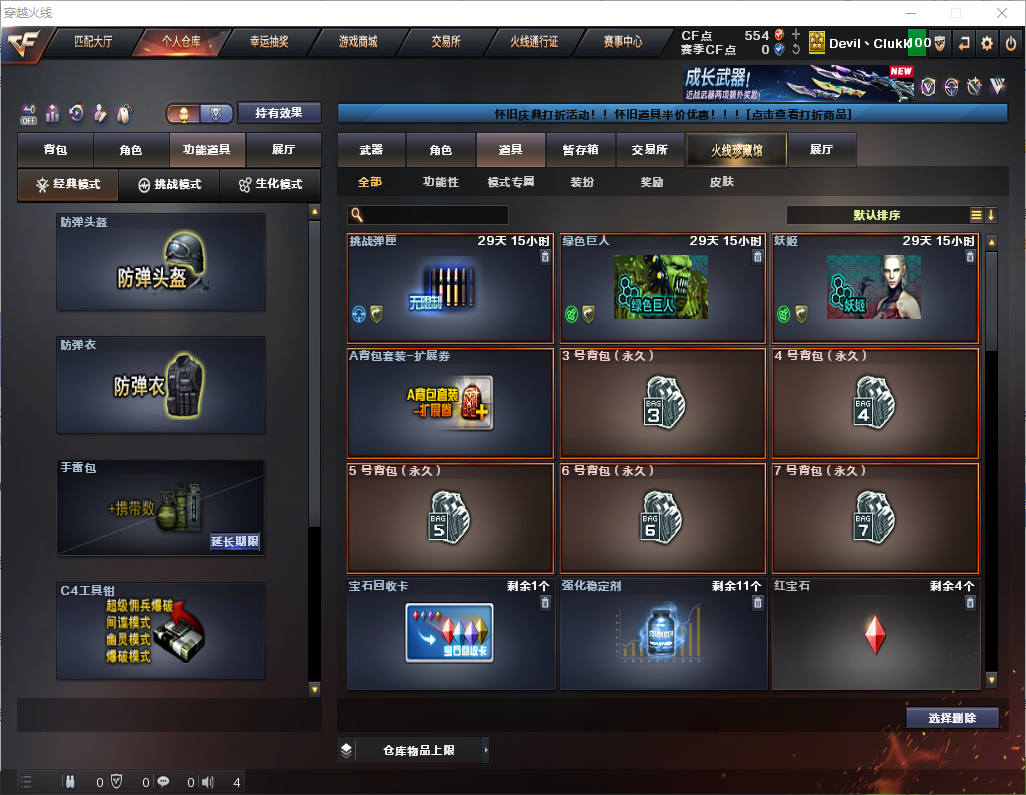Viewport: 1026px width, 795px height.
Task: Click the 延长期限 extend button
Action: tap(235, 542)
